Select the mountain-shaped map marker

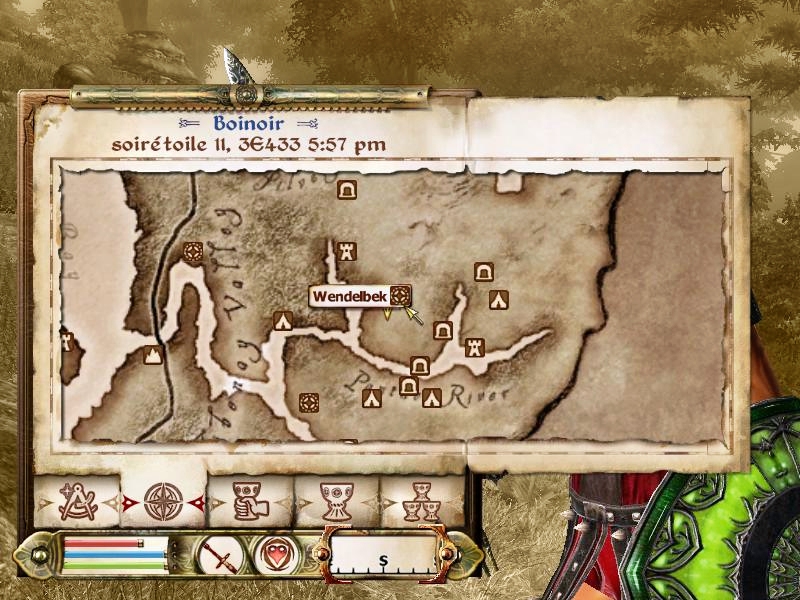coord(152,355)
